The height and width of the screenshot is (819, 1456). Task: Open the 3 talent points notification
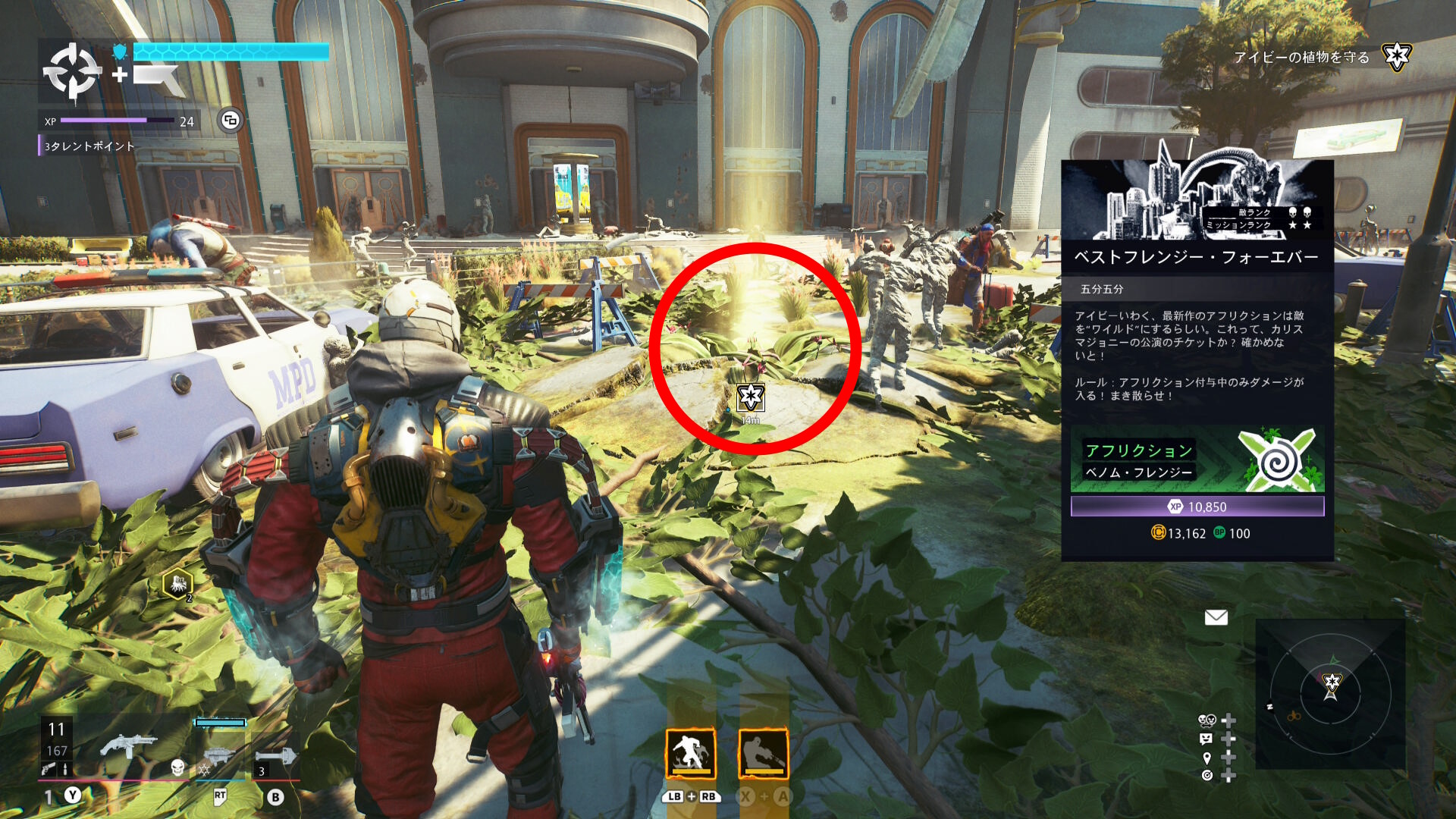click(x=89, y=146)
